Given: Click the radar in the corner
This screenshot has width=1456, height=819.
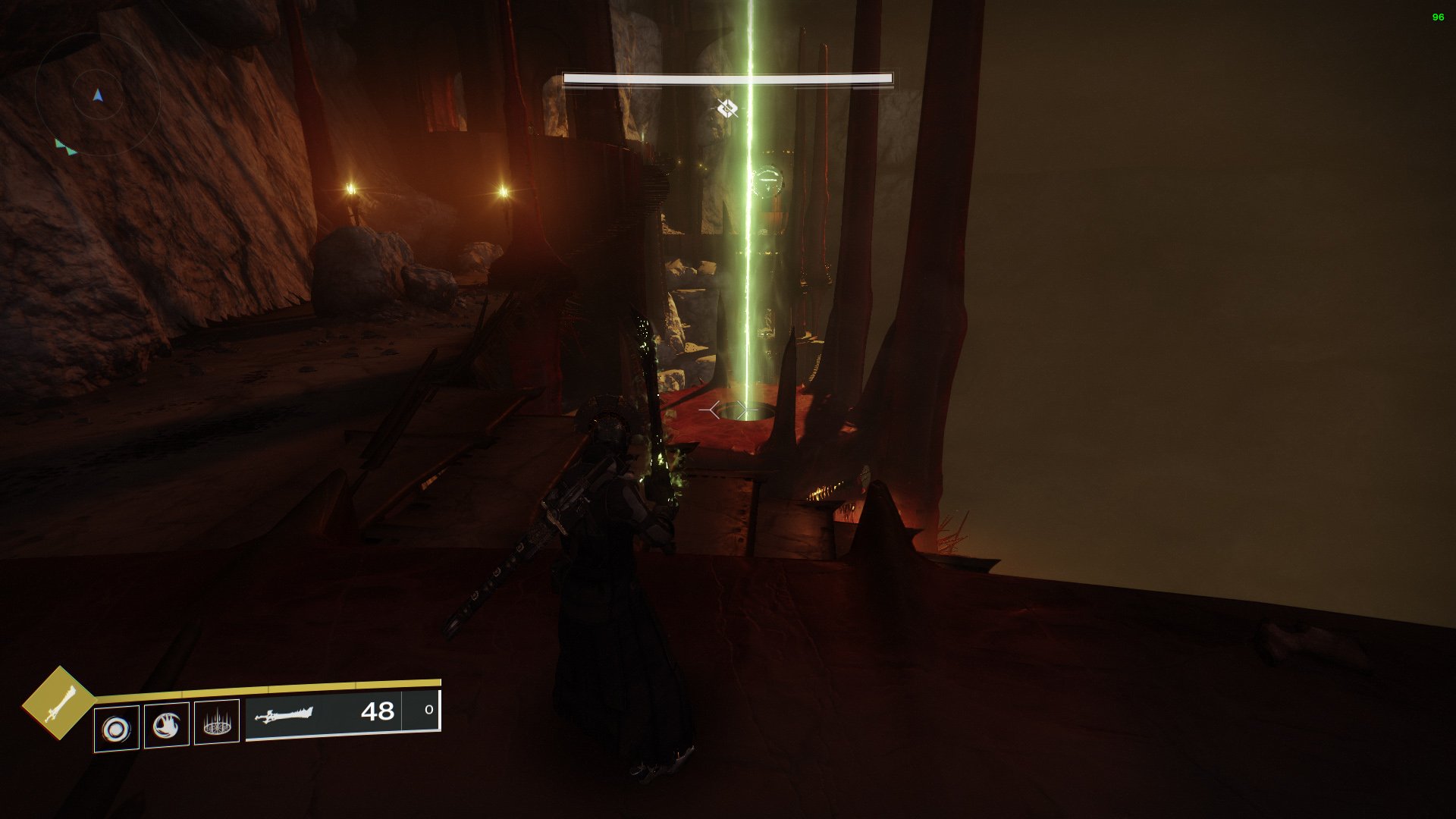Looking at the screenshot, I should click(97, 94).
